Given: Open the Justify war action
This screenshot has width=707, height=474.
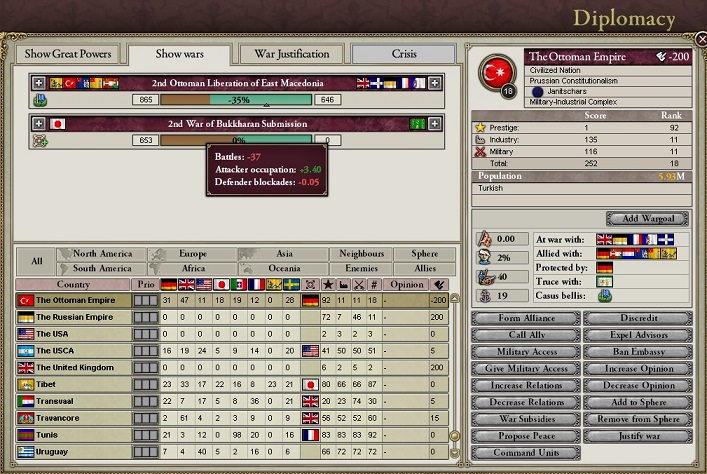Looking at the screenshot, I should [636, 436].
